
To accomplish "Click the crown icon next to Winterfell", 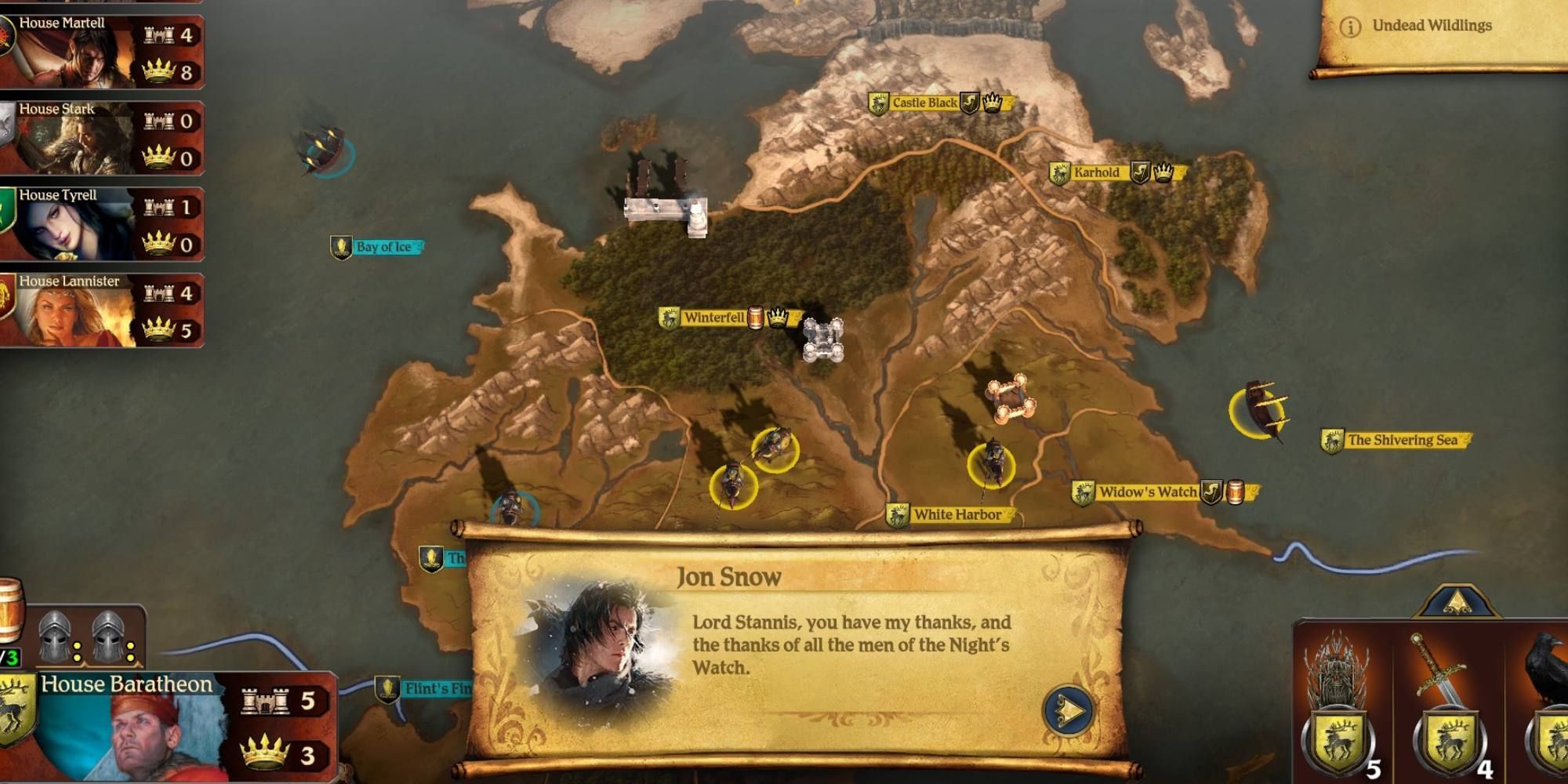I will [778, 317].
